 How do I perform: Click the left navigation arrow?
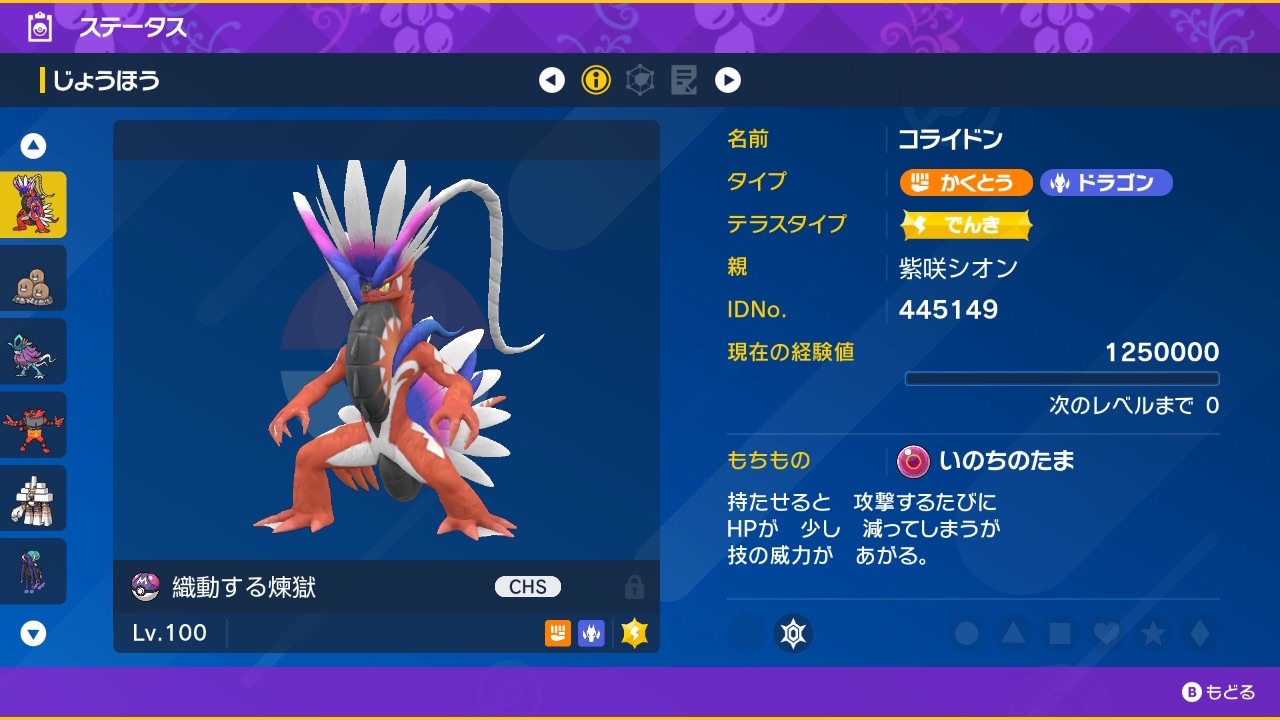point(553,79)
